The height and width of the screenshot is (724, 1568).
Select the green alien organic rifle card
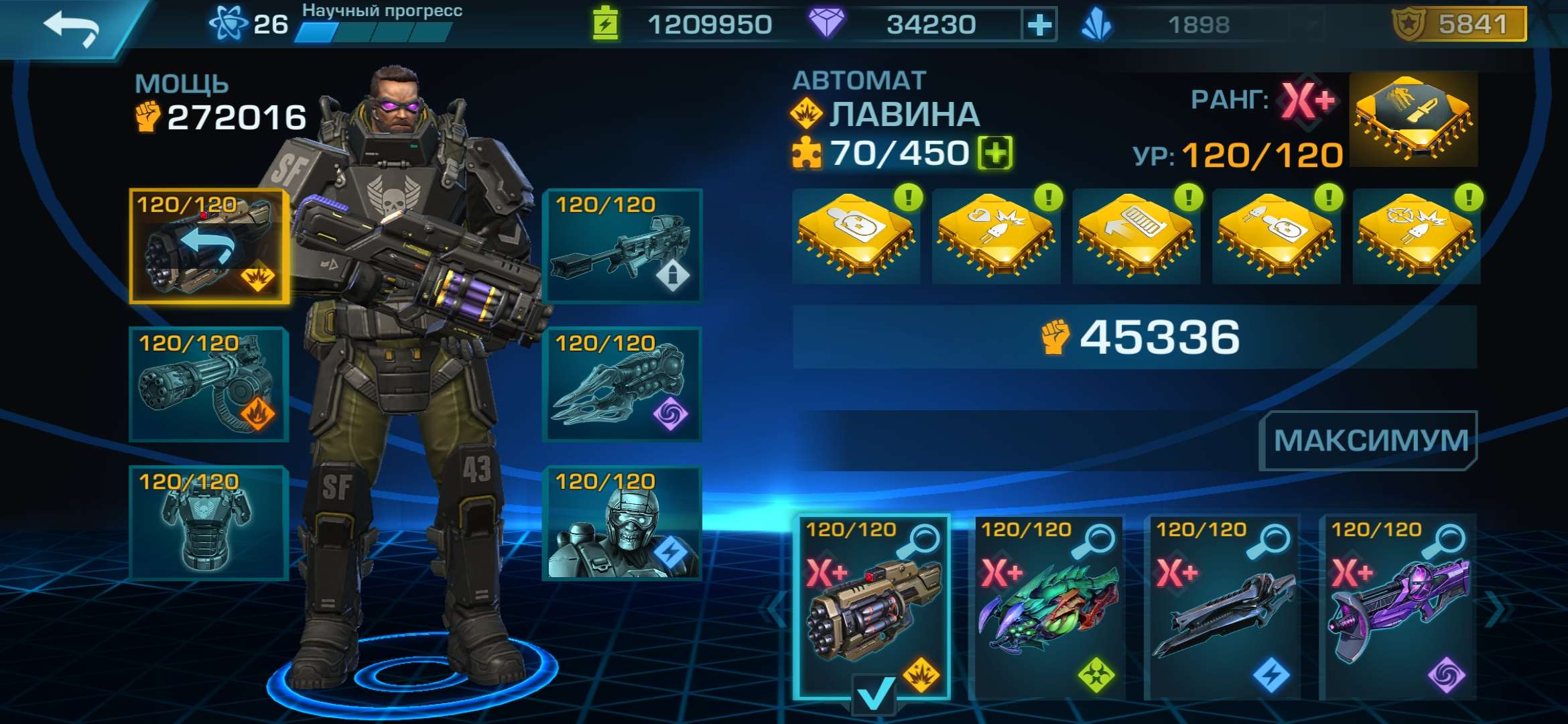(x=1047, y=607)
